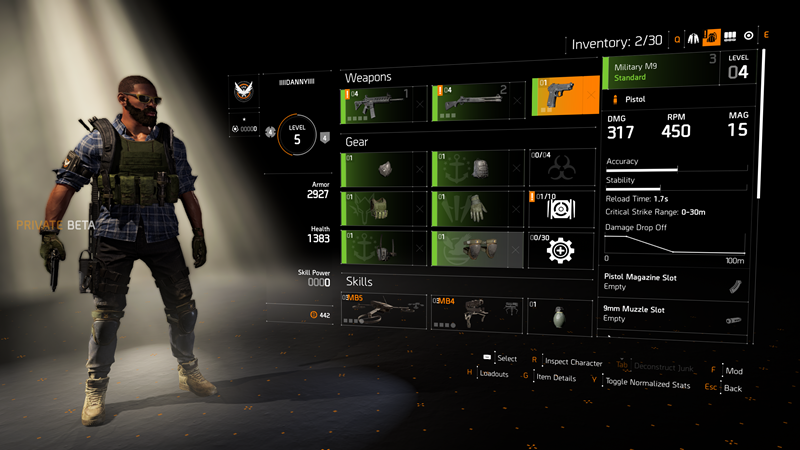Select the body armor vest slot
This screenshot has width=800, height=450.
coord(382,208)
